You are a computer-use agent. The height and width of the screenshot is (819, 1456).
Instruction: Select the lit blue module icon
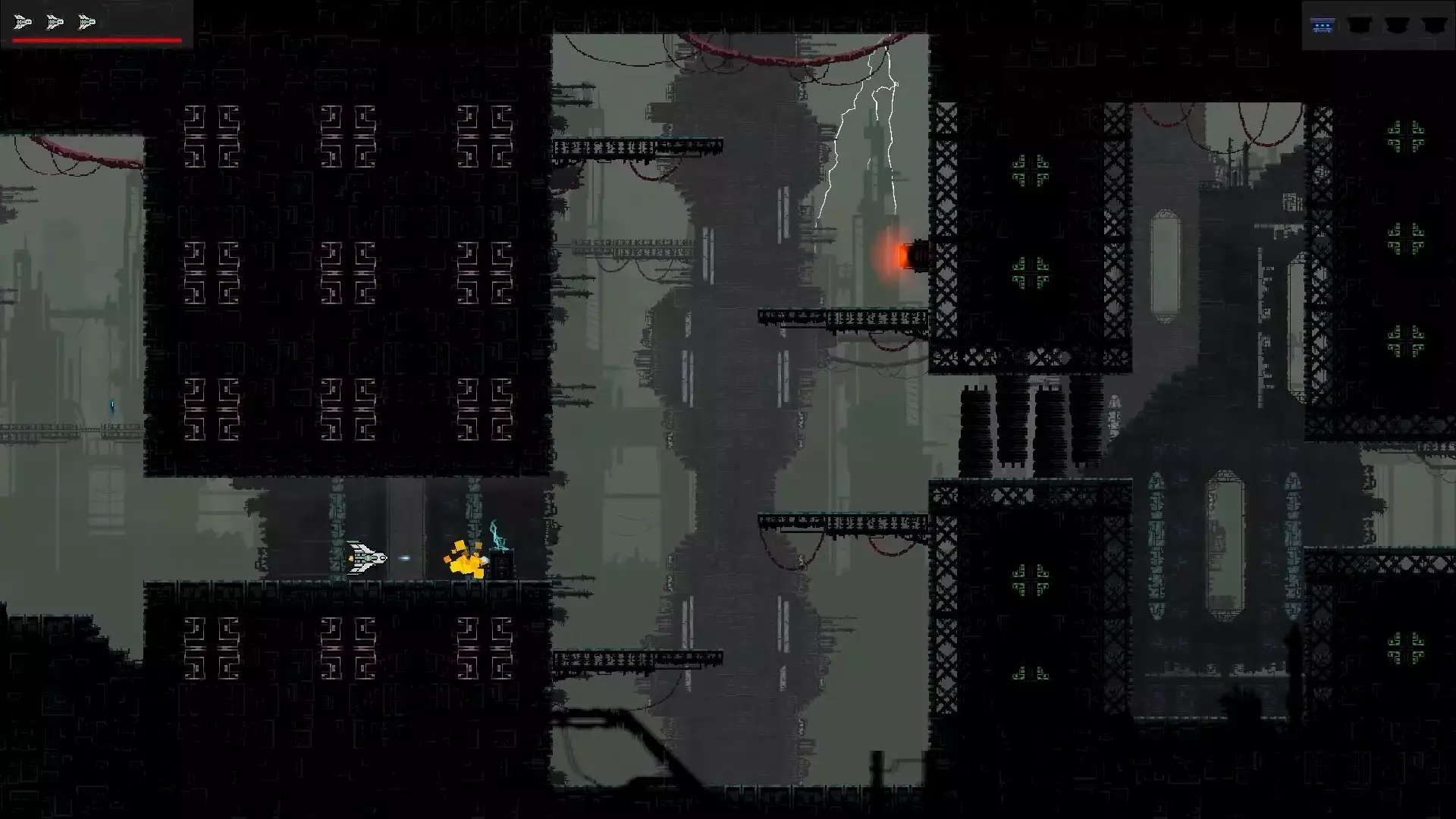click(x=1323, y=26)
